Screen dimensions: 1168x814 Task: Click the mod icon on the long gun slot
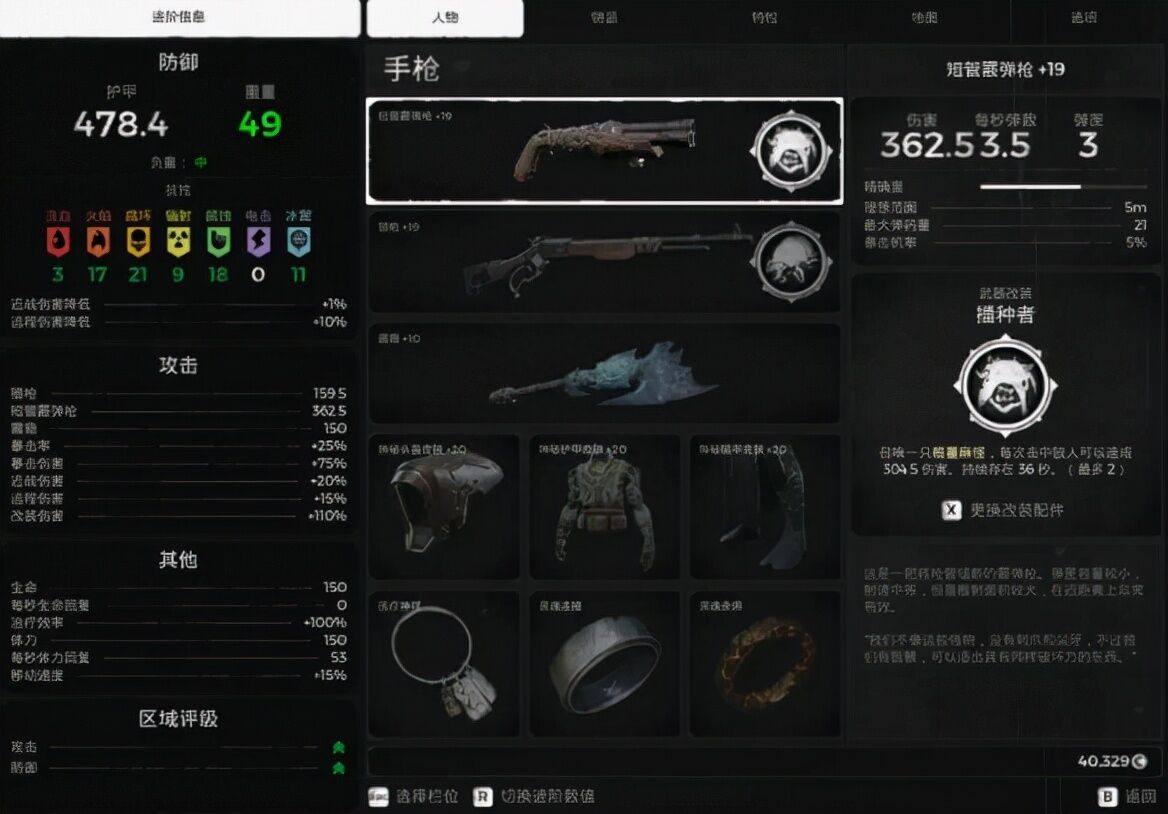[x=789, y=262]
